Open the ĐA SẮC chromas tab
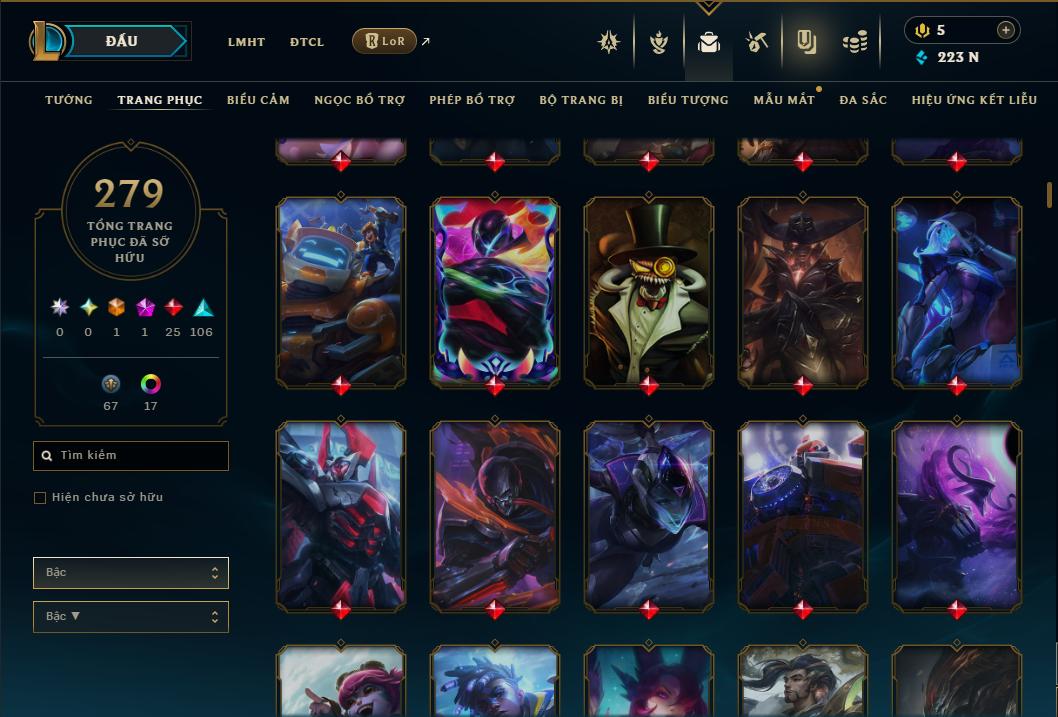This screenshot has height=717, width=1058. [x=863, y=100]
